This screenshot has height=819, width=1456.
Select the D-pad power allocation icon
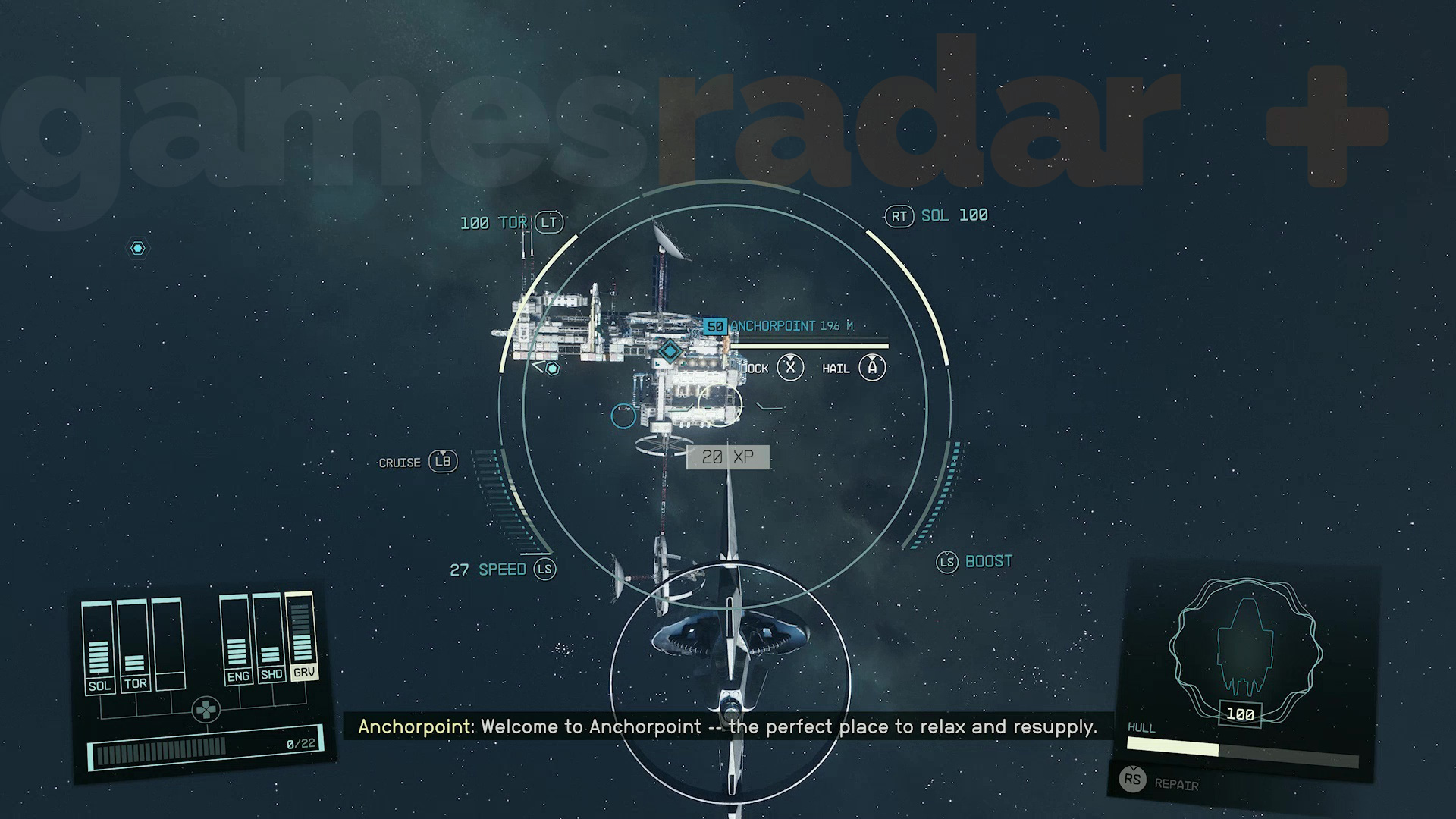[x=206, y=708]
